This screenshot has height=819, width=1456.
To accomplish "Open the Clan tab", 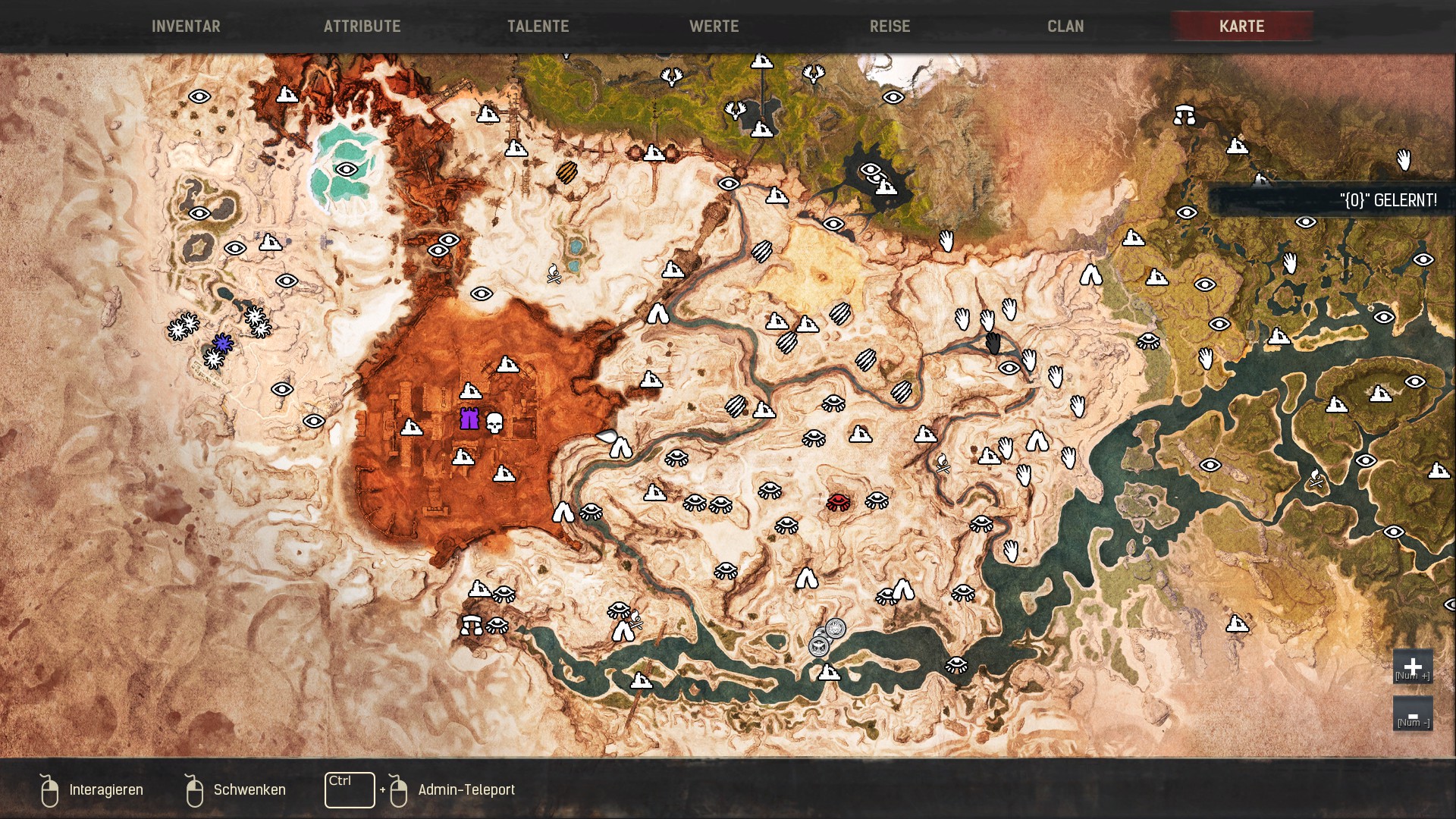I will click(x=1065, y=27).
